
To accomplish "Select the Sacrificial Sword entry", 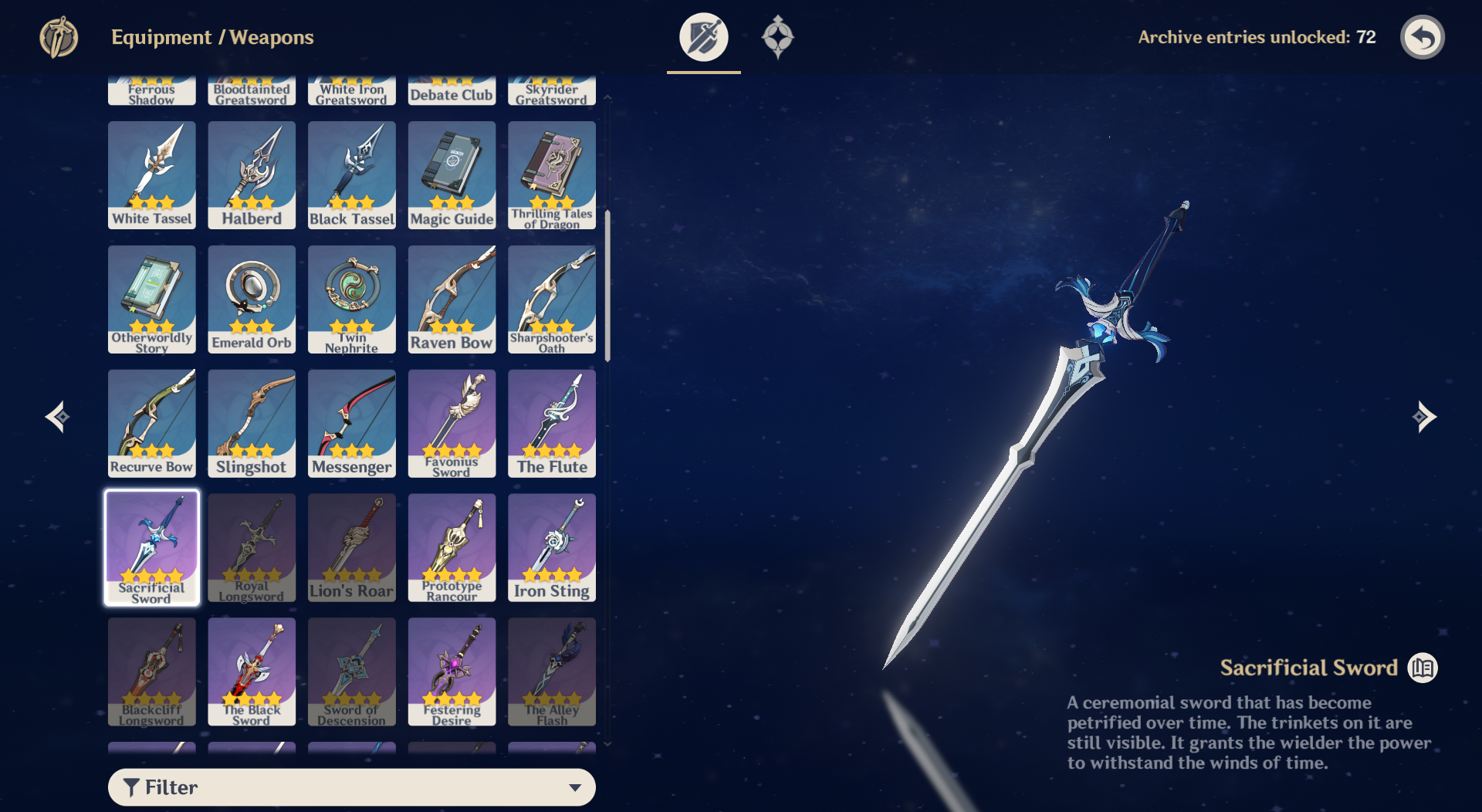I will 152,547.
